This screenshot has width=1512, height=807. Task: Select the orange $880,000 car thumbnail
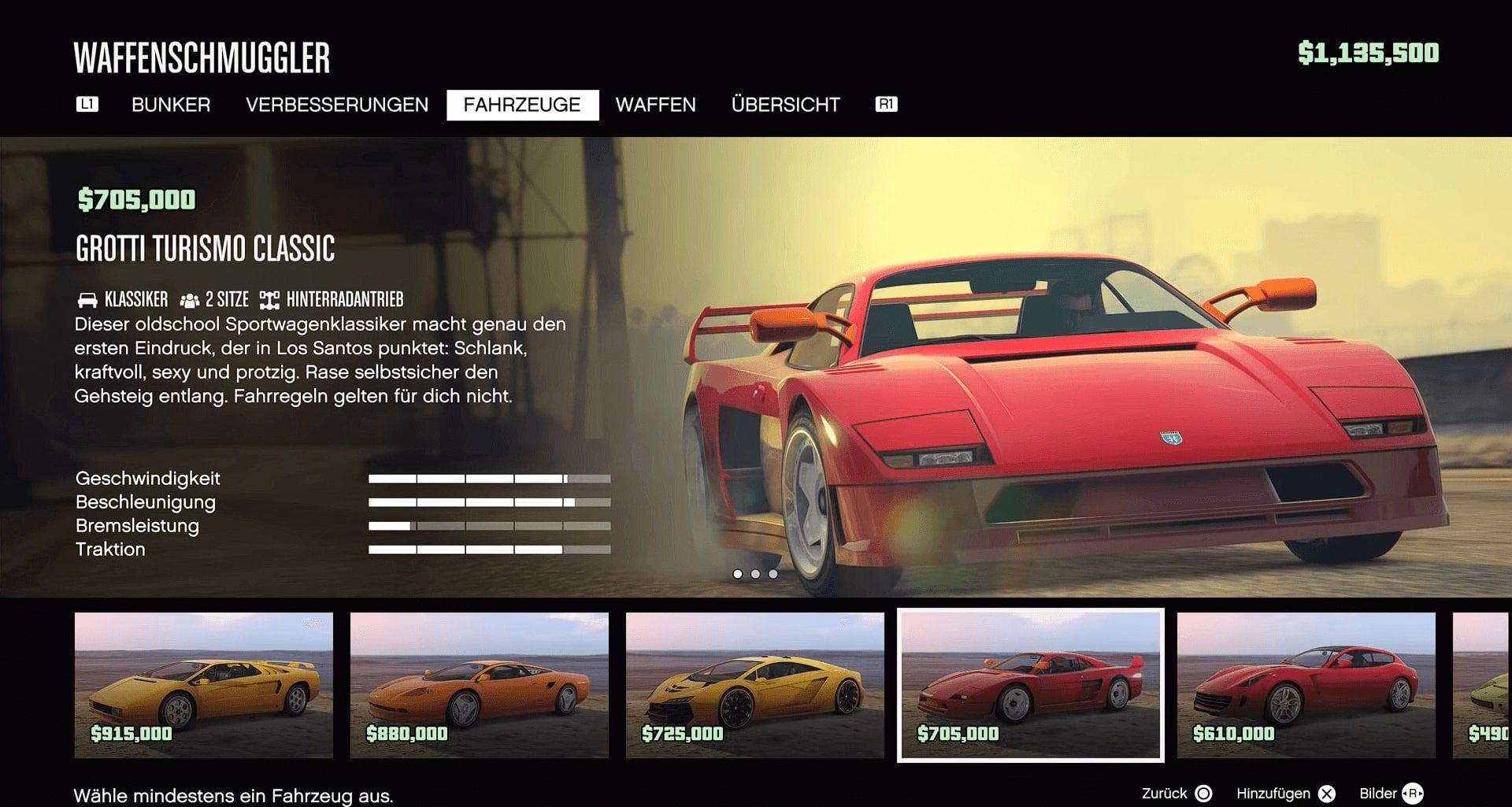pyautogui.click(x=480, y=685)
